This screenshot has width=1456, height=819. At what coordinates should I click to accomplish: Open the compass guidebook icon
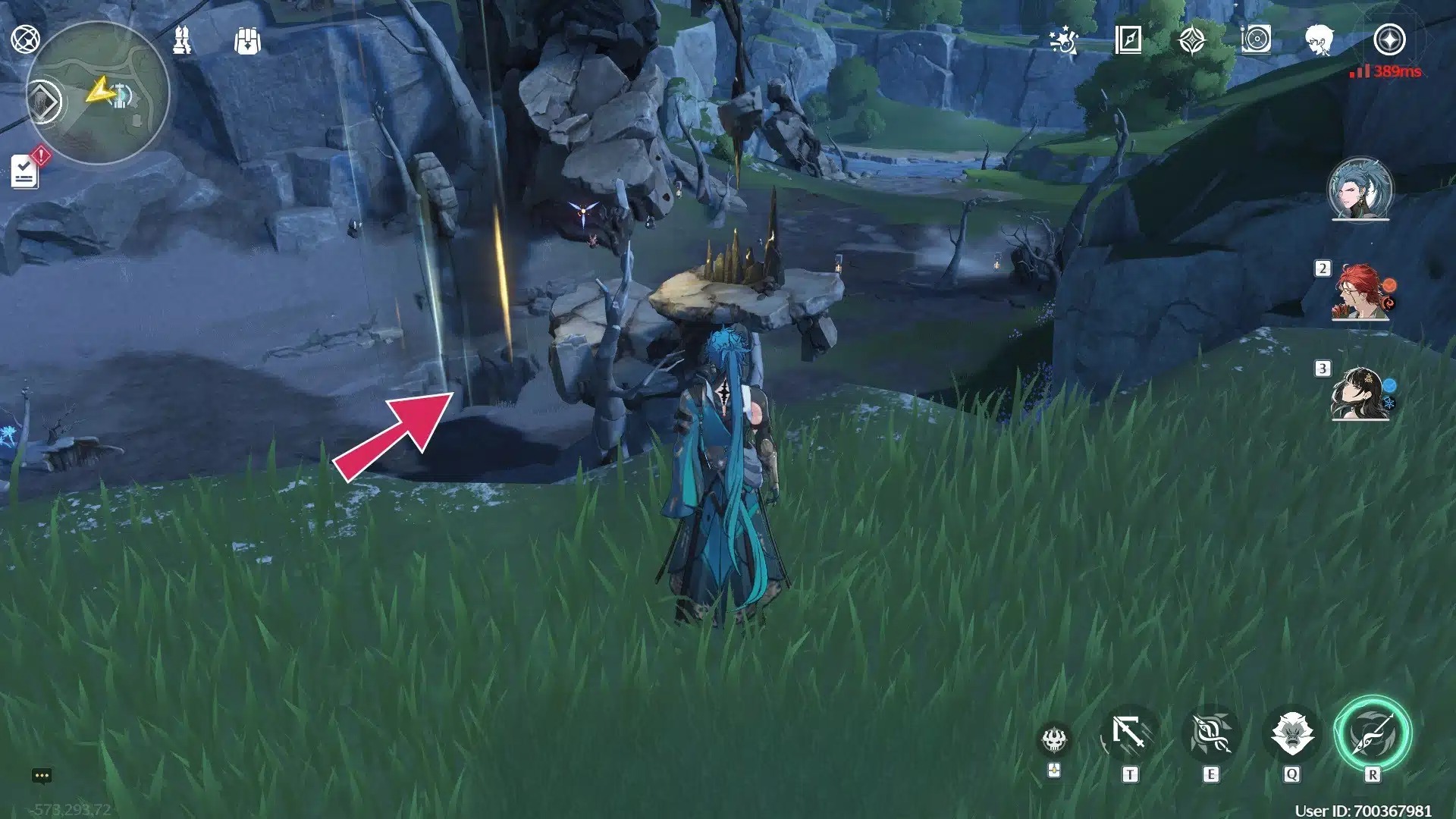[x=1128, y=40]
